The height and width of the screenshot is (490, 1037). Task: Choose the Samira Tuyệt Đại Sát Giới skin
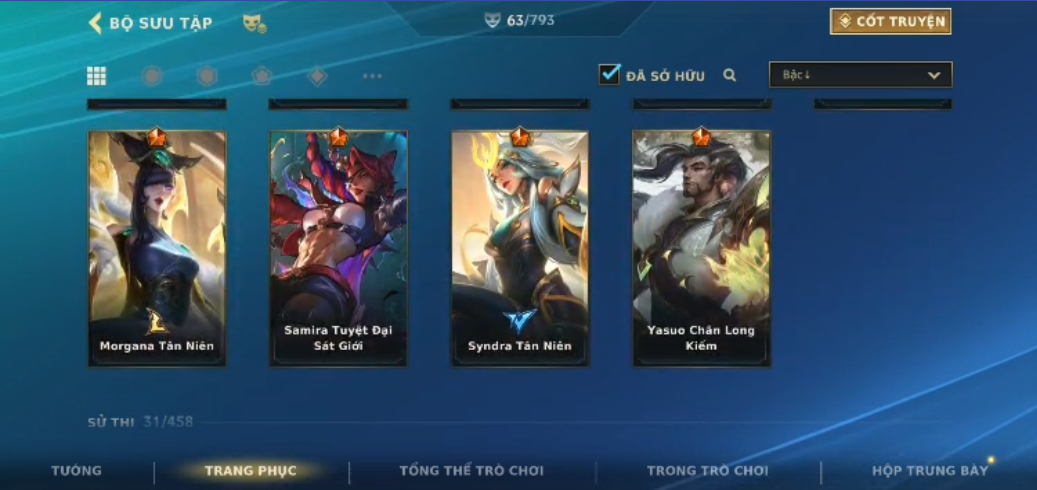click(x=338, y=248)
